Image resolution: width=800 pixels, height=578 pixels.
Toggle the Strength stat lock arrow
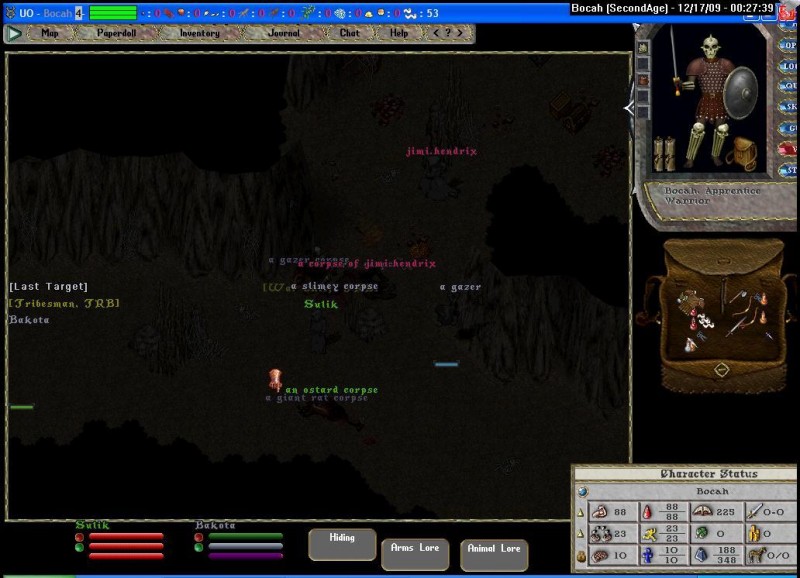tap(582, 513)
